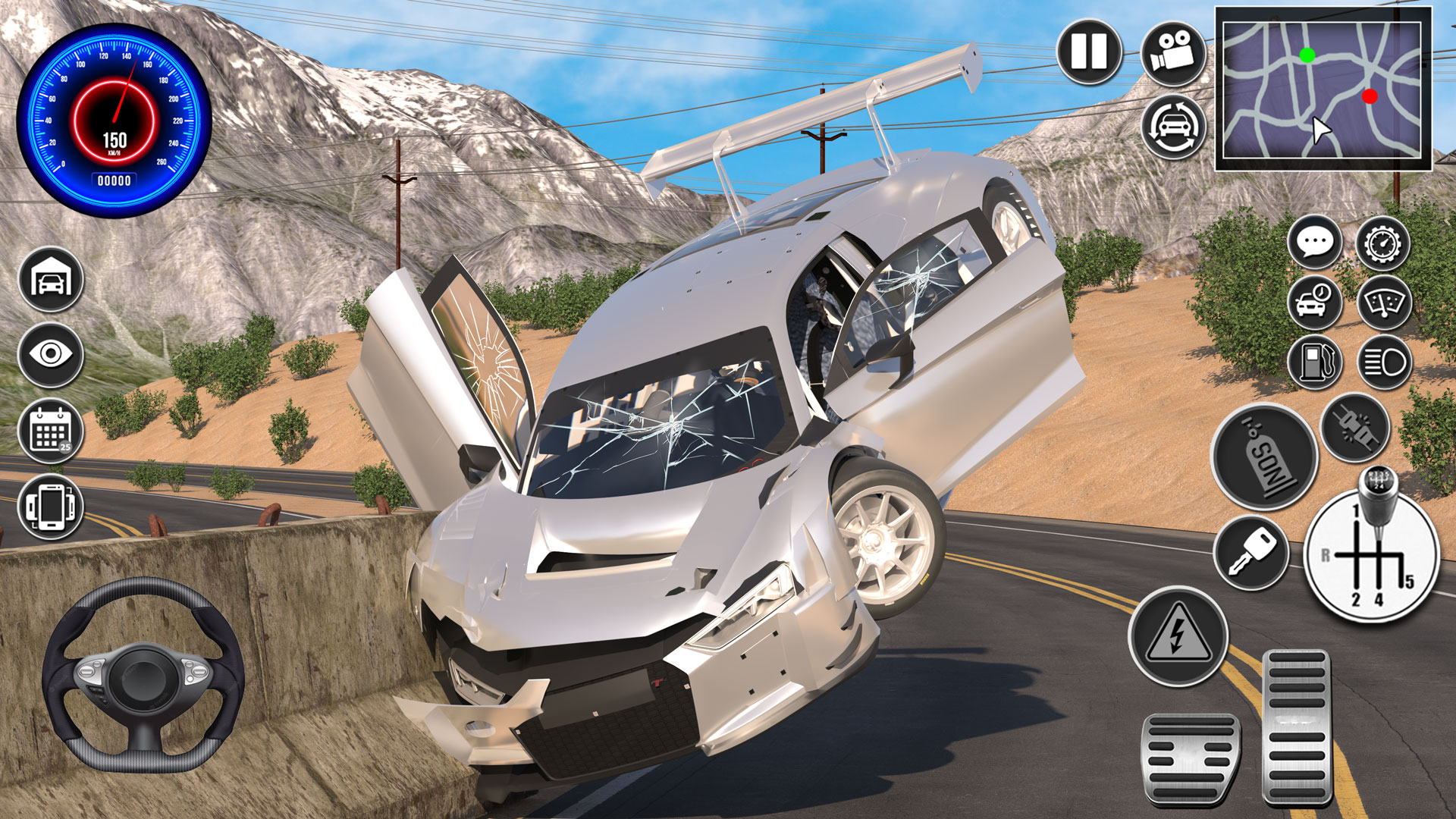Fasten the seatbelt icon
This screenshot has width=1456, height=819.
1354,428
